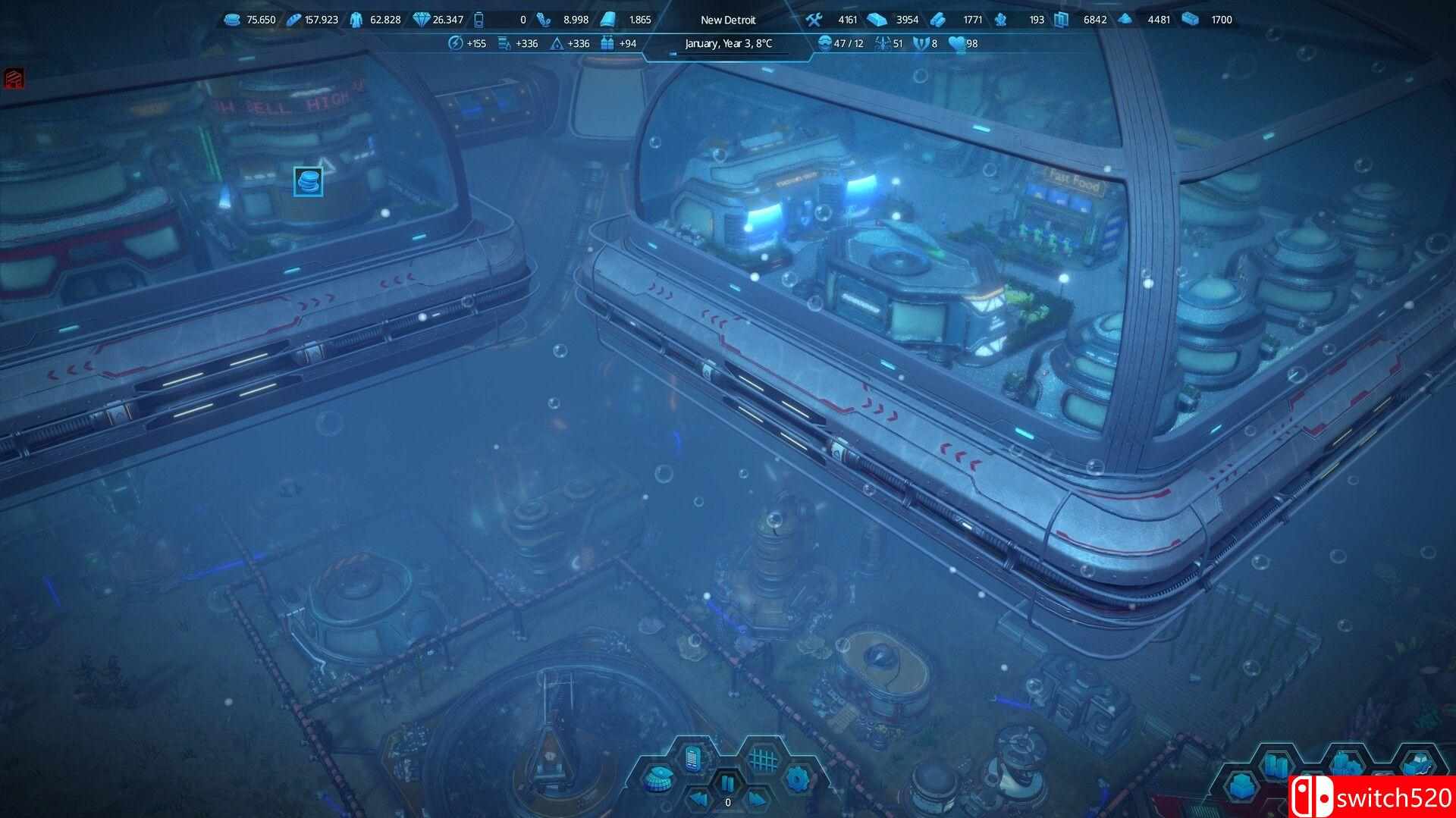1456x818 pixels.
Task: Click the tools resource icon in top bar
Action: coord(814,20)
